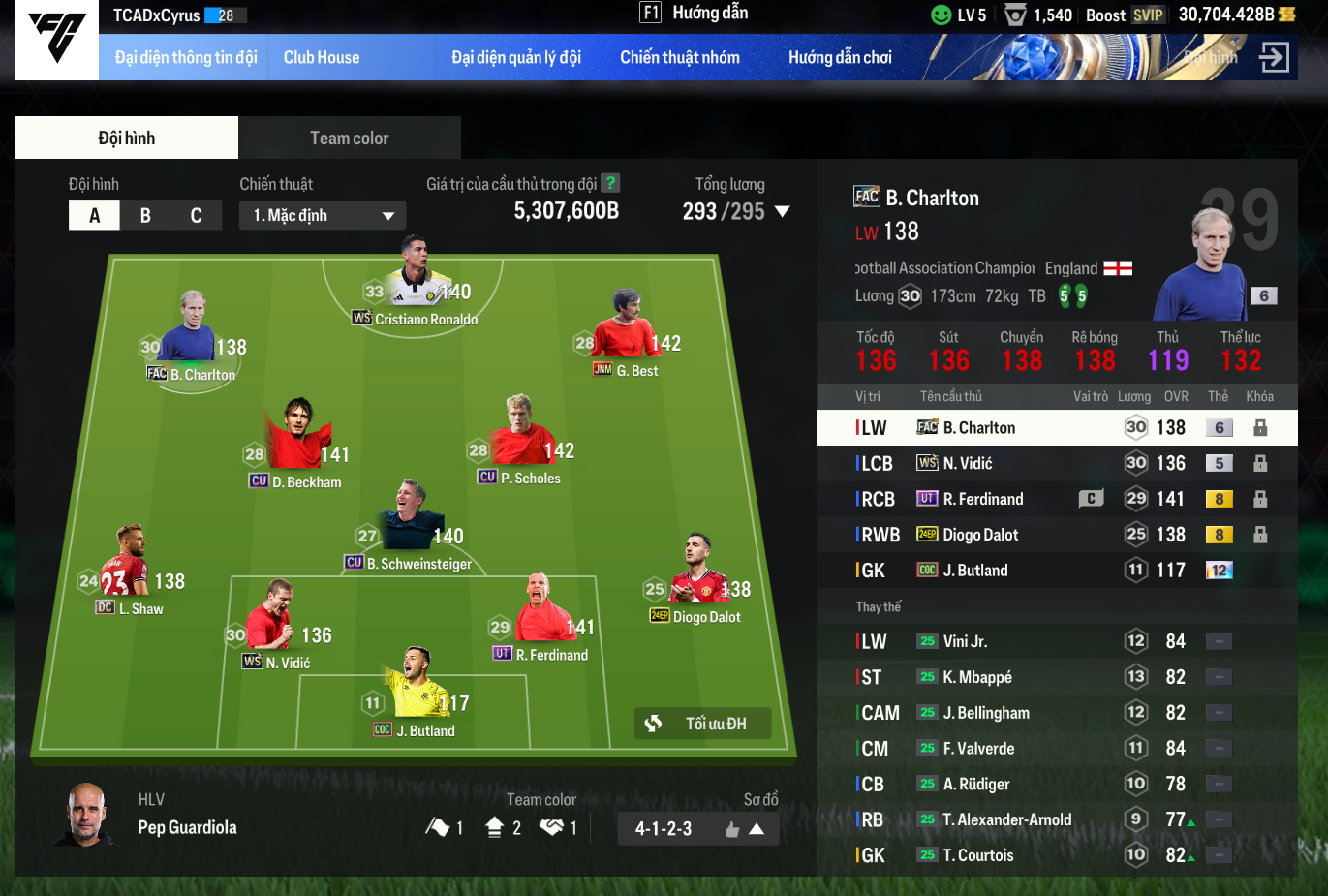Open Đại diện quản lý đội menu
The height and width of the screenshot is (896, 1328).
pyautogui.click(x=516, y=58)
